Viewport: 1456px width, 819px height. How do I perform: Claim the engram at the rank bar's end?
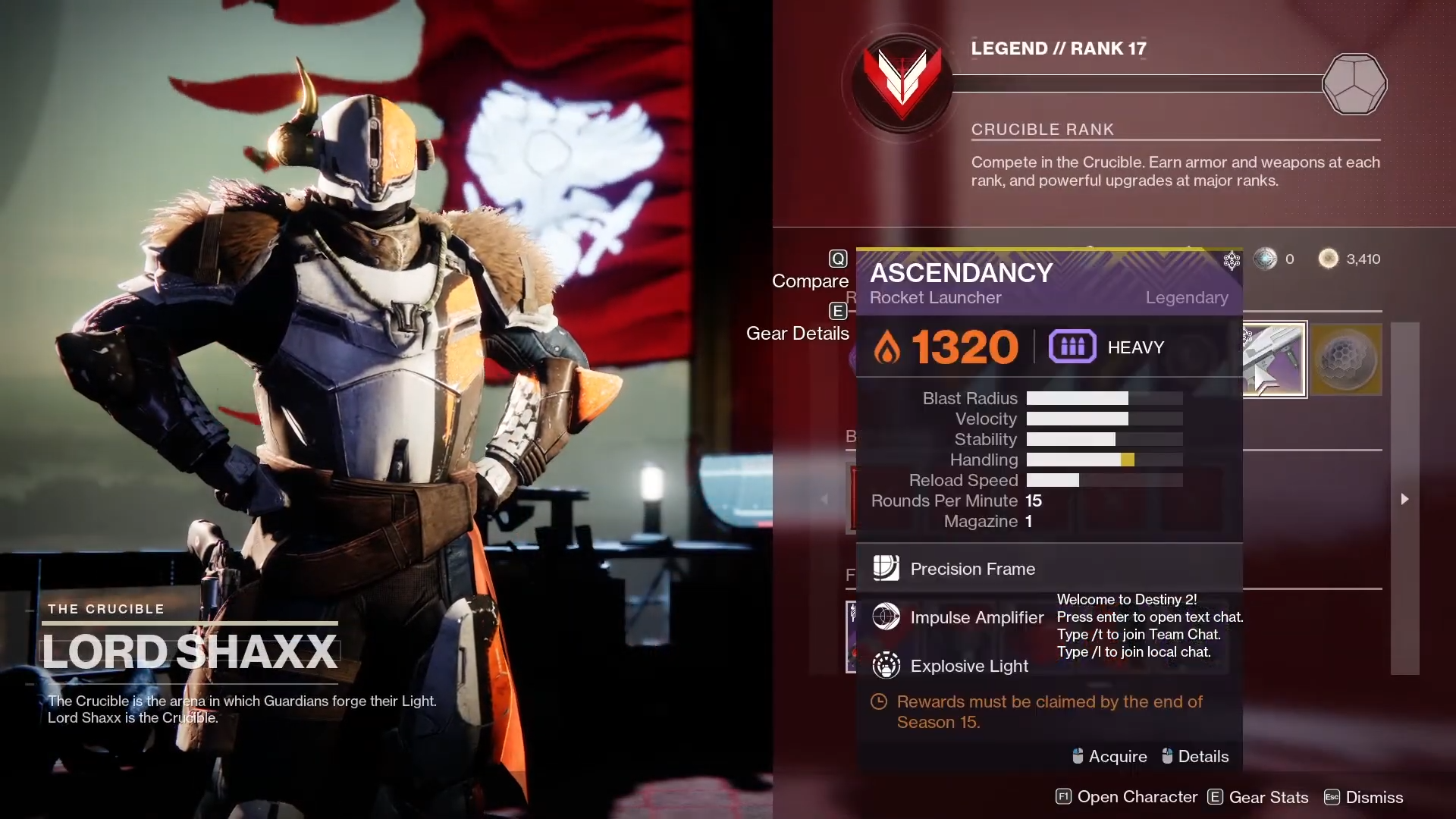pos(1354,84)
